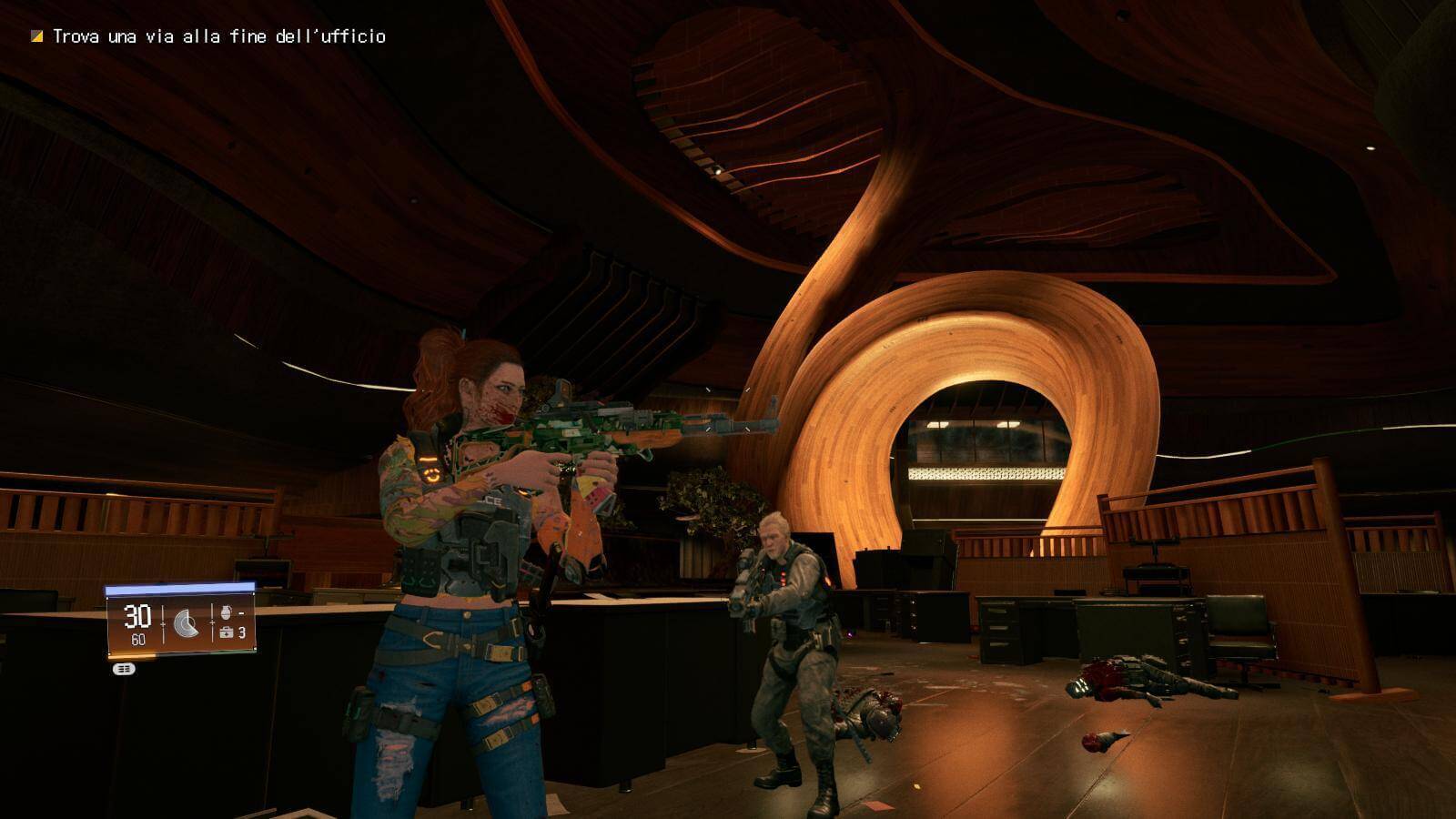Screen dimensions: 1456x819
Task: Use the medkit icon
Action: [226, 632]
